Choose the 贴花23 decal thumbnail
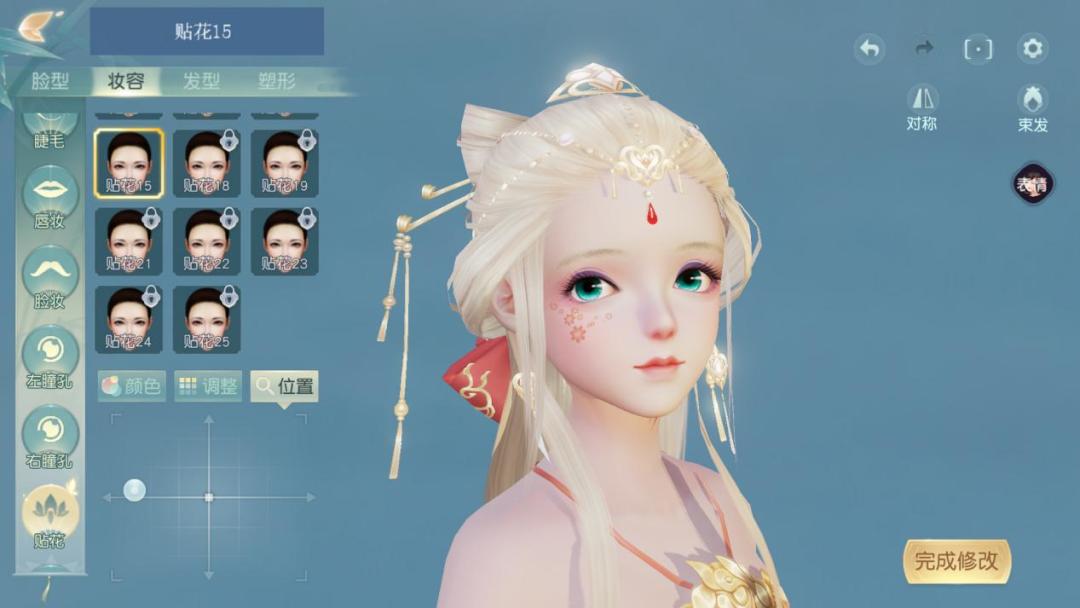Screen dimensions: 1080x608 (285, 241)
